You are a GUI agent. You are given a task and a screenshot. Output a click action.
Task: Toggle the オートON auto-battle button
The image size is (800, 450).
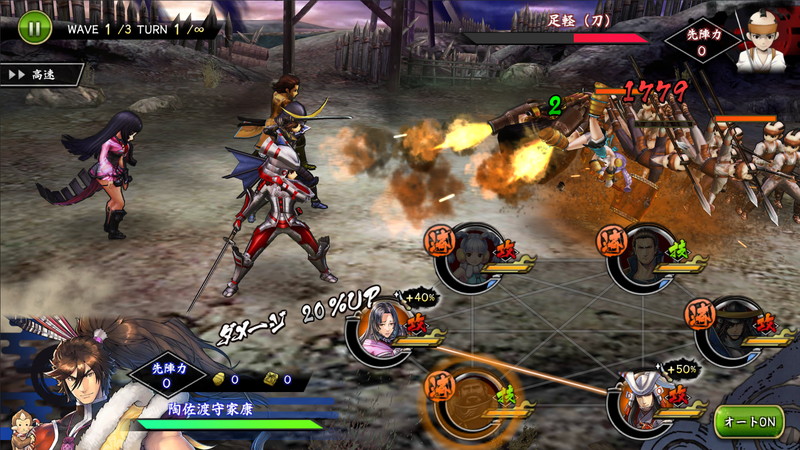[x=749, y=421]
